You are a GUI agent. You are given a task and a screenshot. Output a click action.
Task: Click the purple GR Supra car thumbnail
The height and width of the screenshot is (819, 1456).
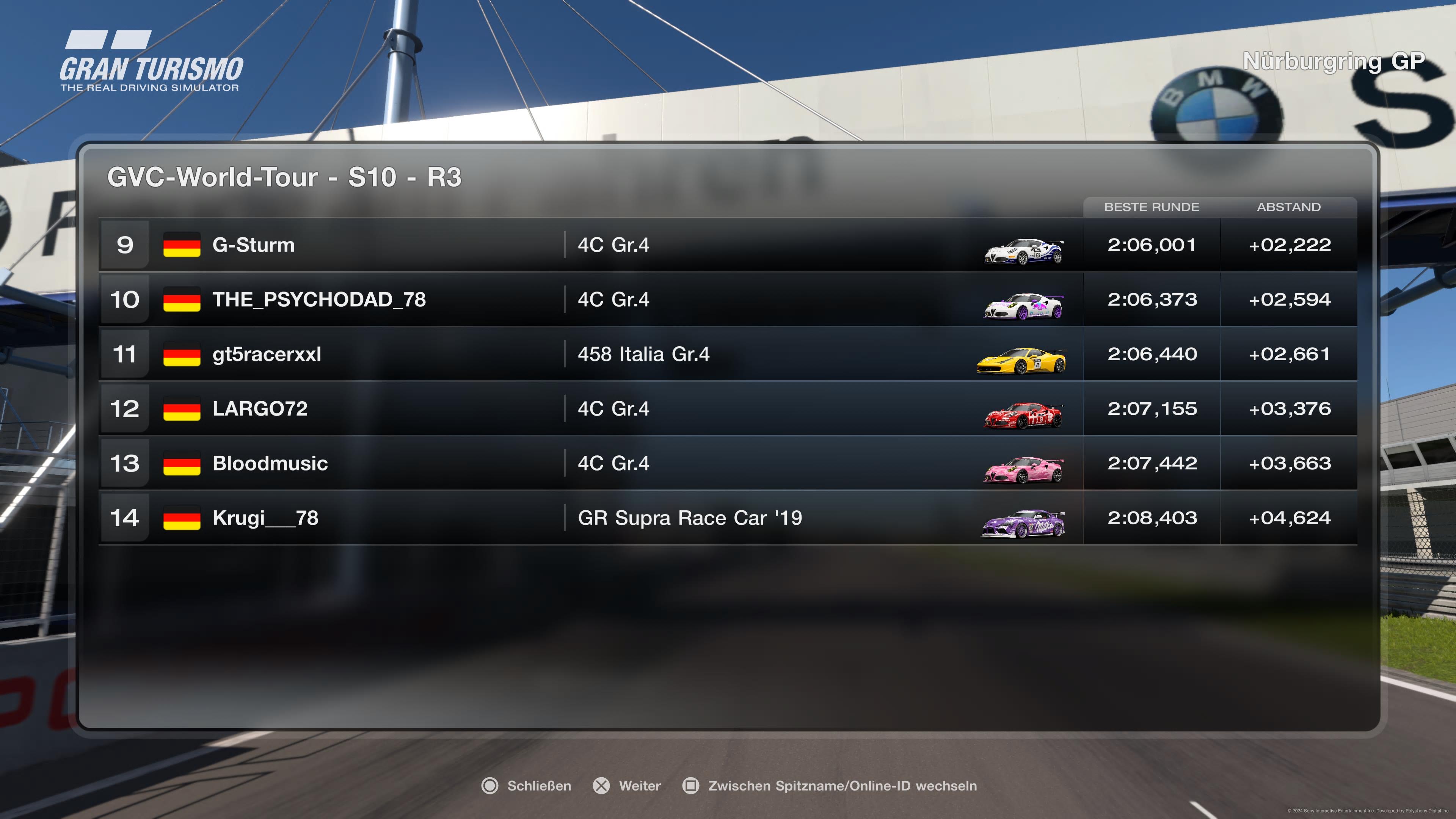1023,523
